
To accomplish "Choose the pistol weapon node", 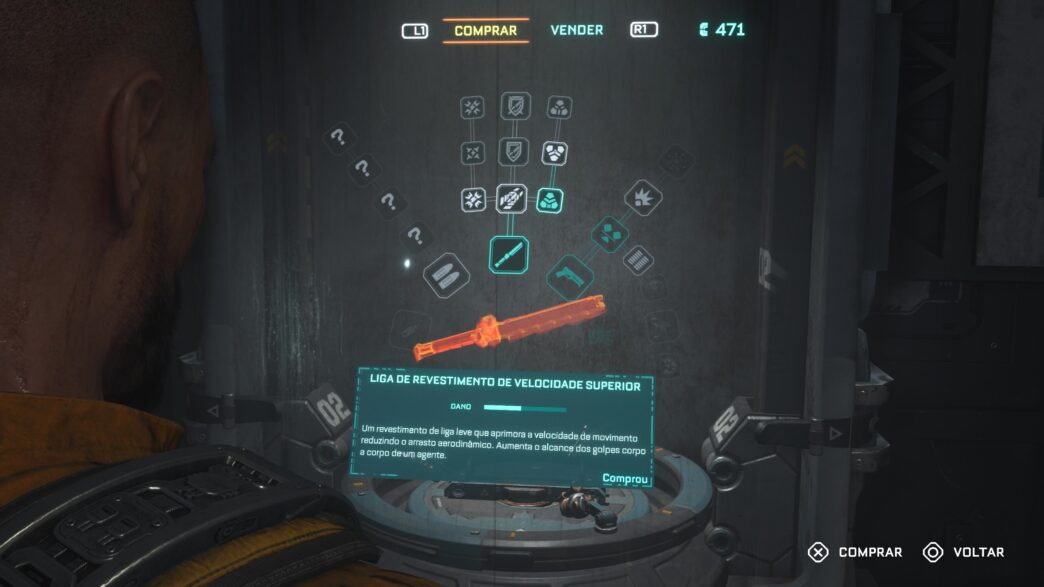I will point(571,273).
